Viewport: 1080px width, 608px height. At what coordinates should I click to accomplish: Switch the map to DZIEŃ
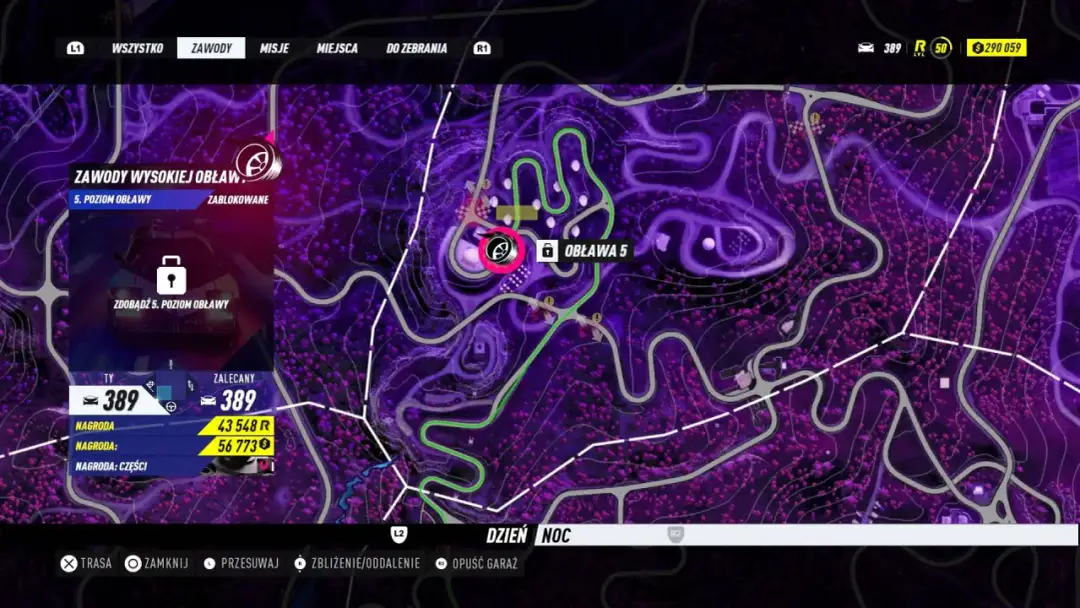tap(506, 536)
